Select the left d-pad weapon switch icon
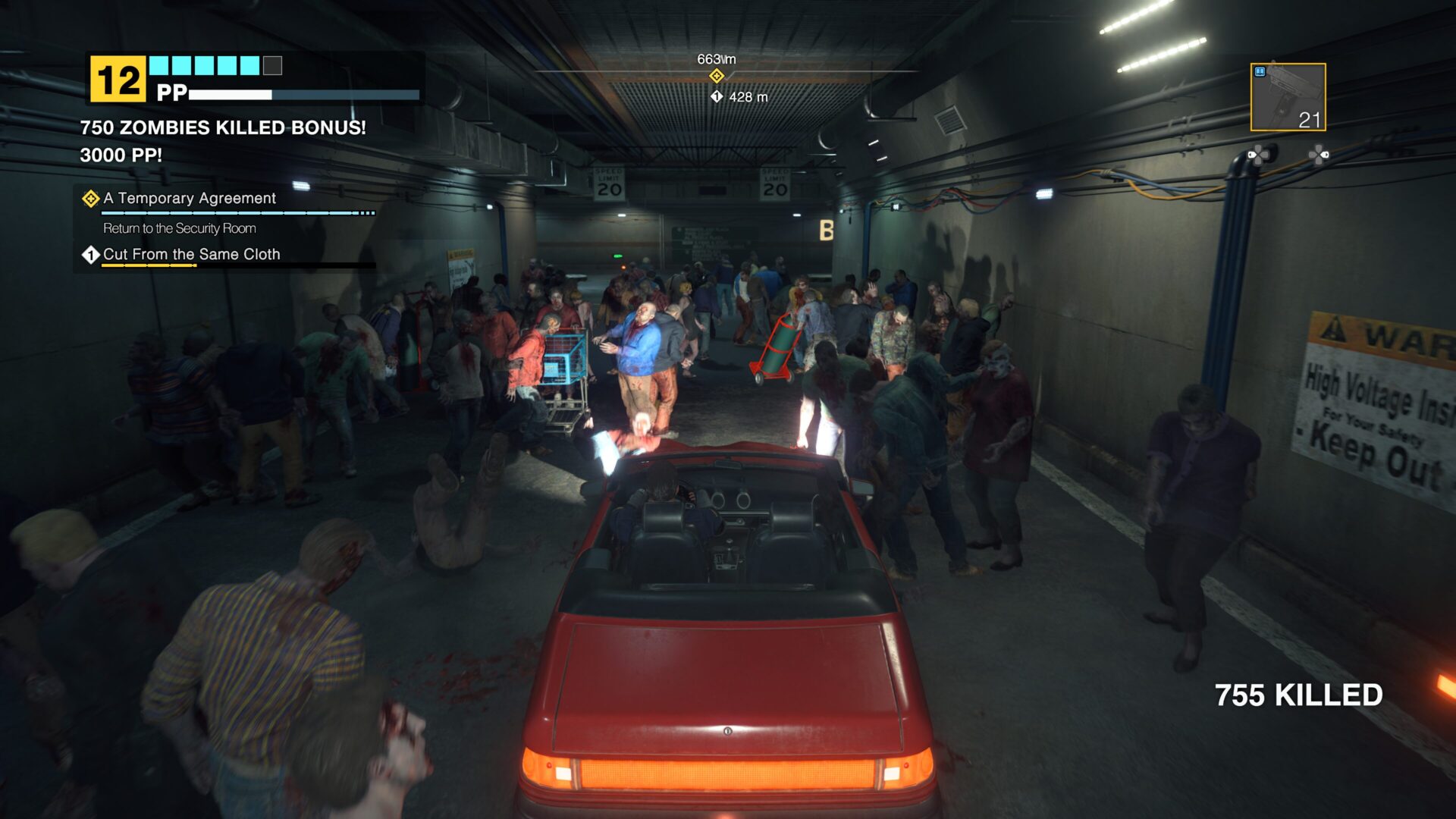 coord(1260,155)
